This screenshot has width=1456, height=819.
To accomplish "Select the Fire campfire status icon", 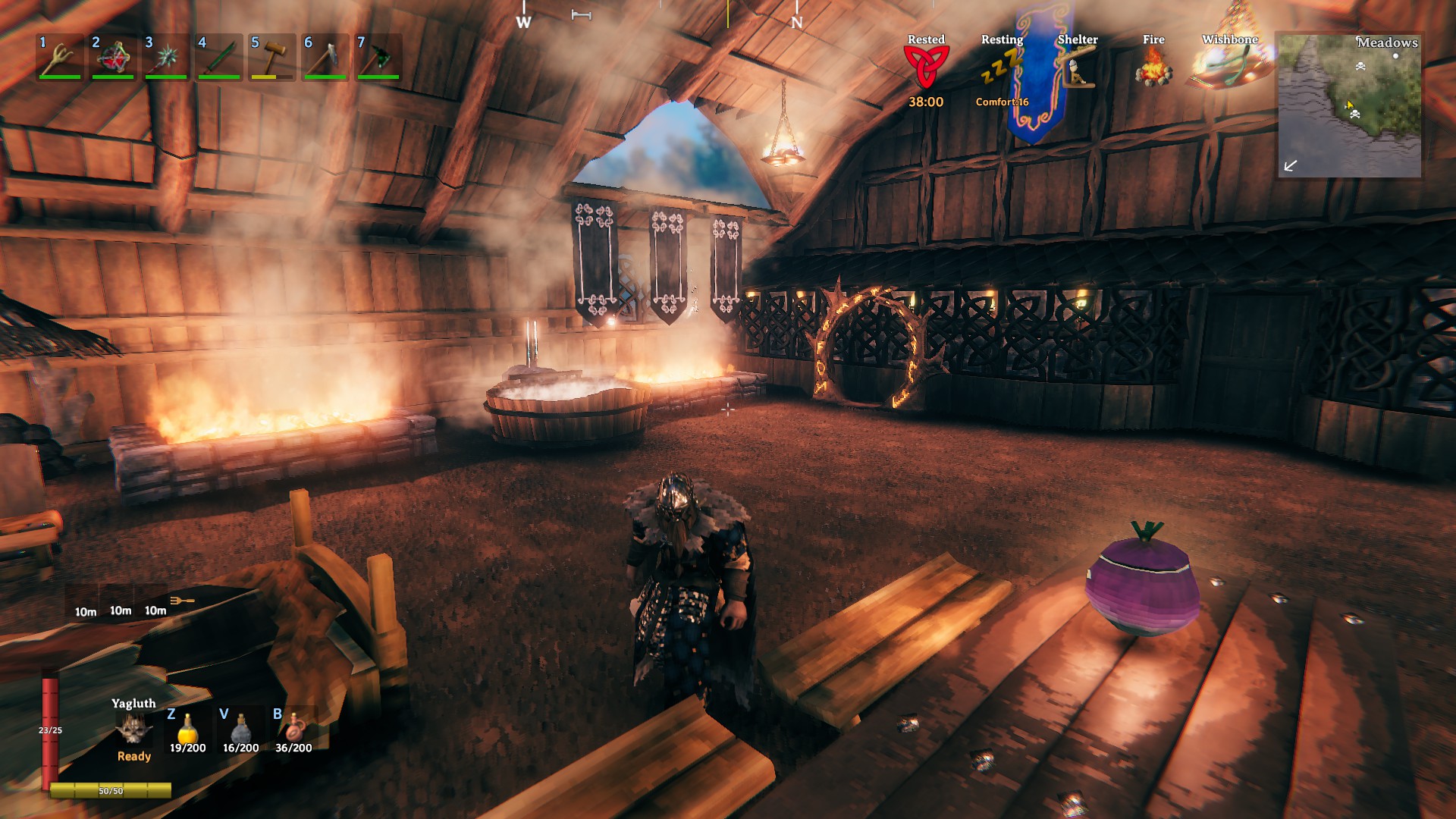I will tap(1153, 67).
